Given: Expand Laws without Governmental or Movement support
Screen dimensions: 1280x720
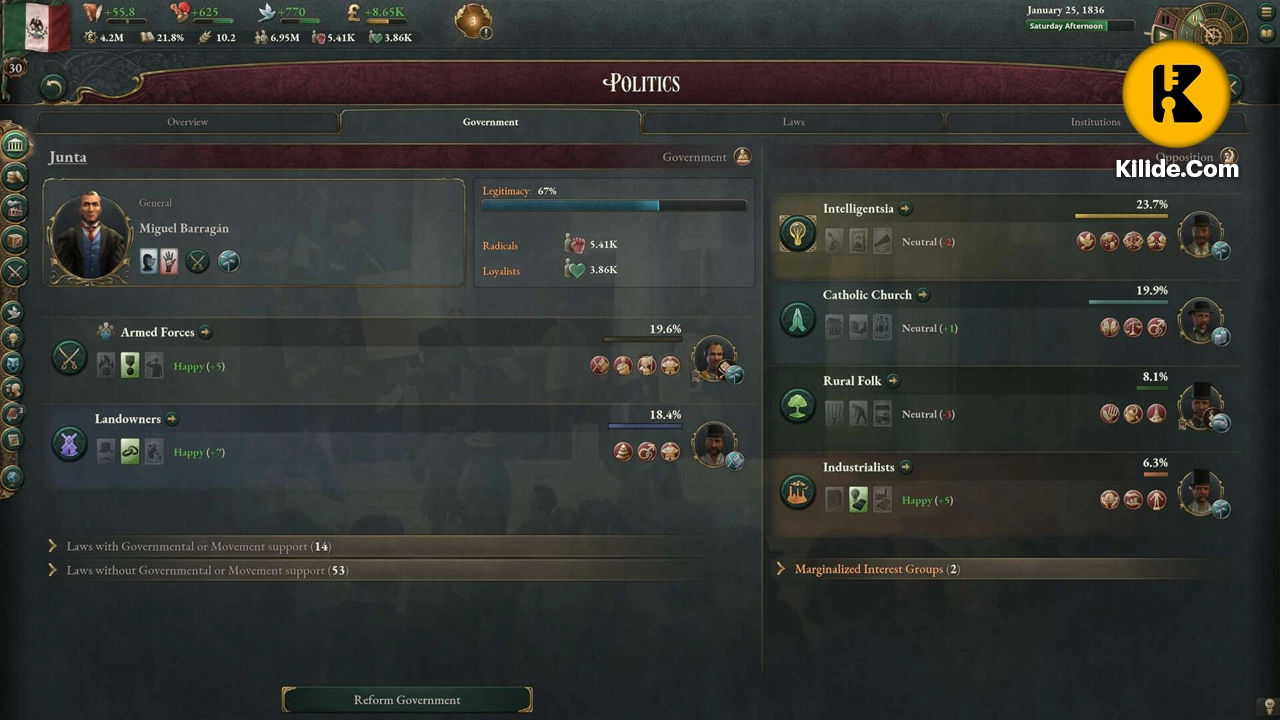Looking at the screenshot, I should click(206, 571).
